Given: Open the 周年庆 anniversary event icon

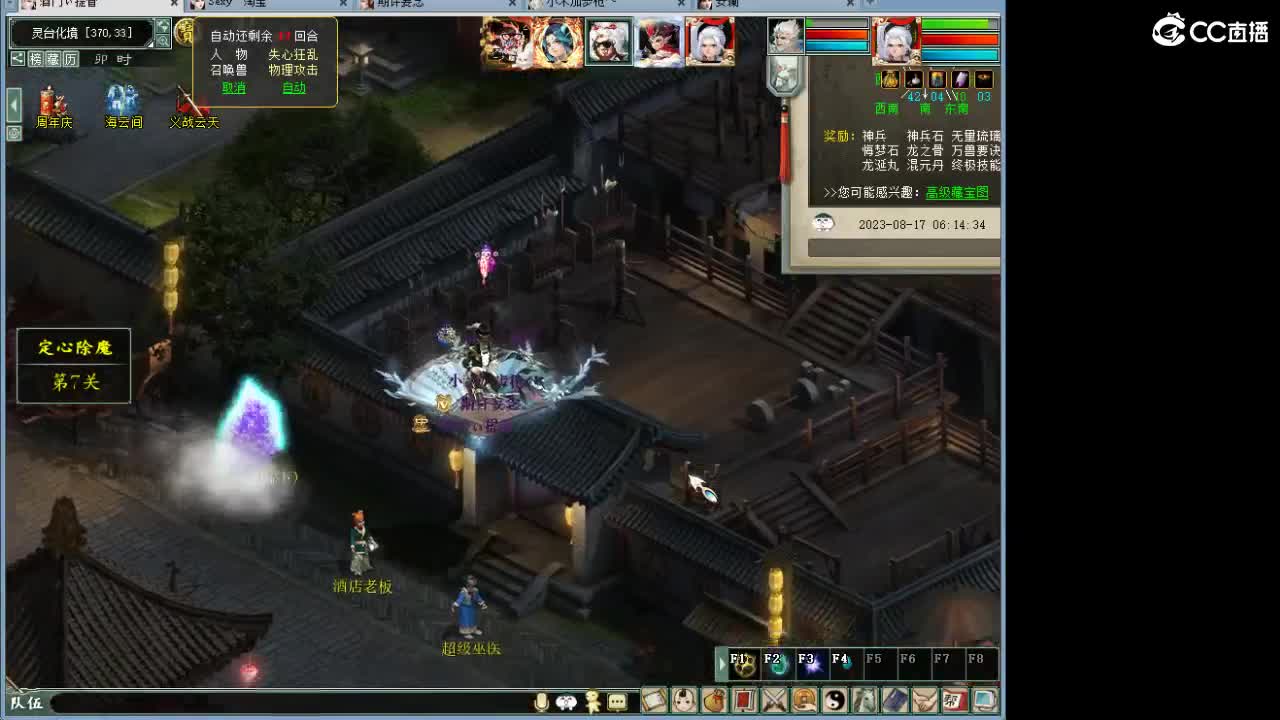Looking at the screenshot, I should (x=50, y=103).
